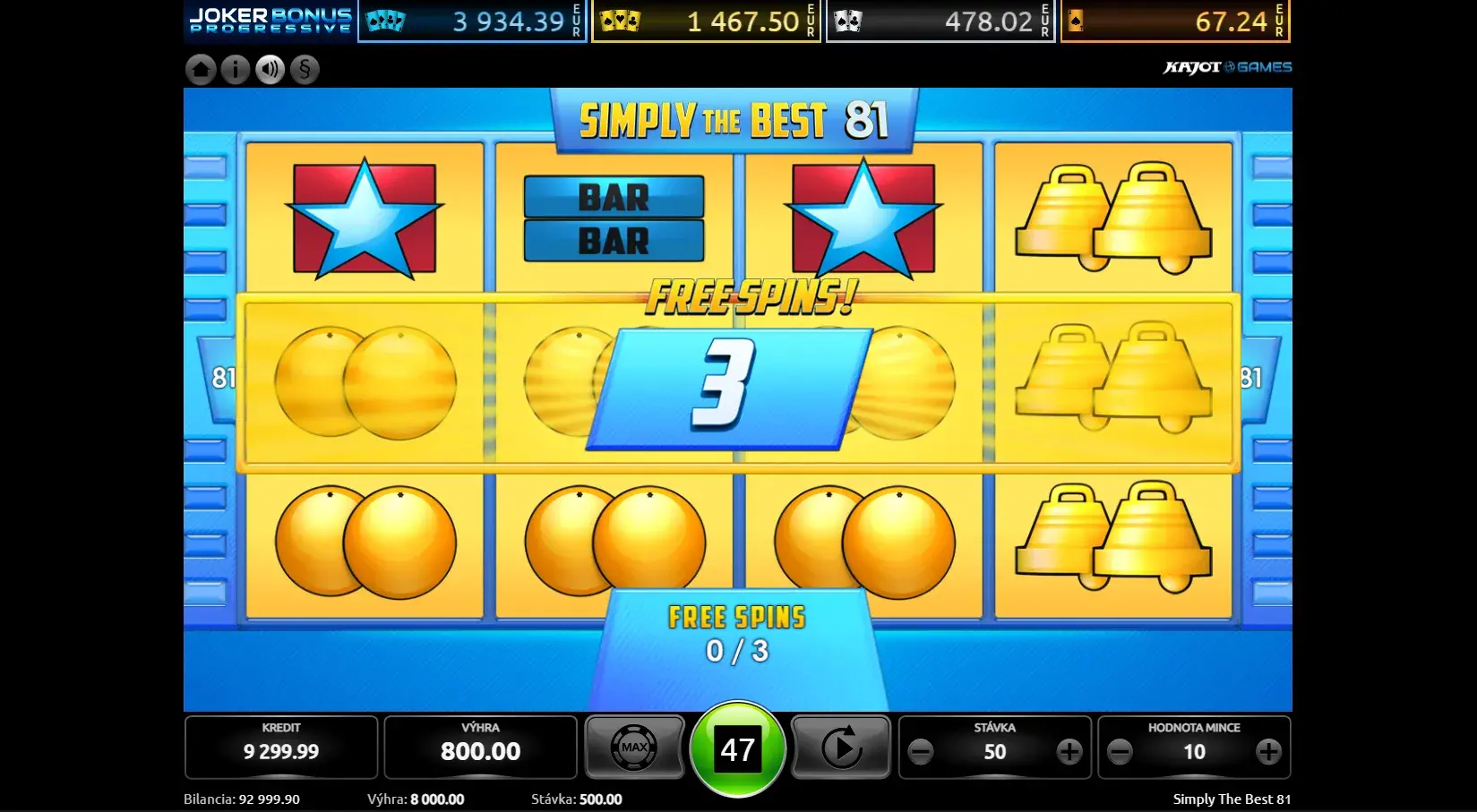
Task: Hit the green spin button showing 47
Action: [737, 749]
